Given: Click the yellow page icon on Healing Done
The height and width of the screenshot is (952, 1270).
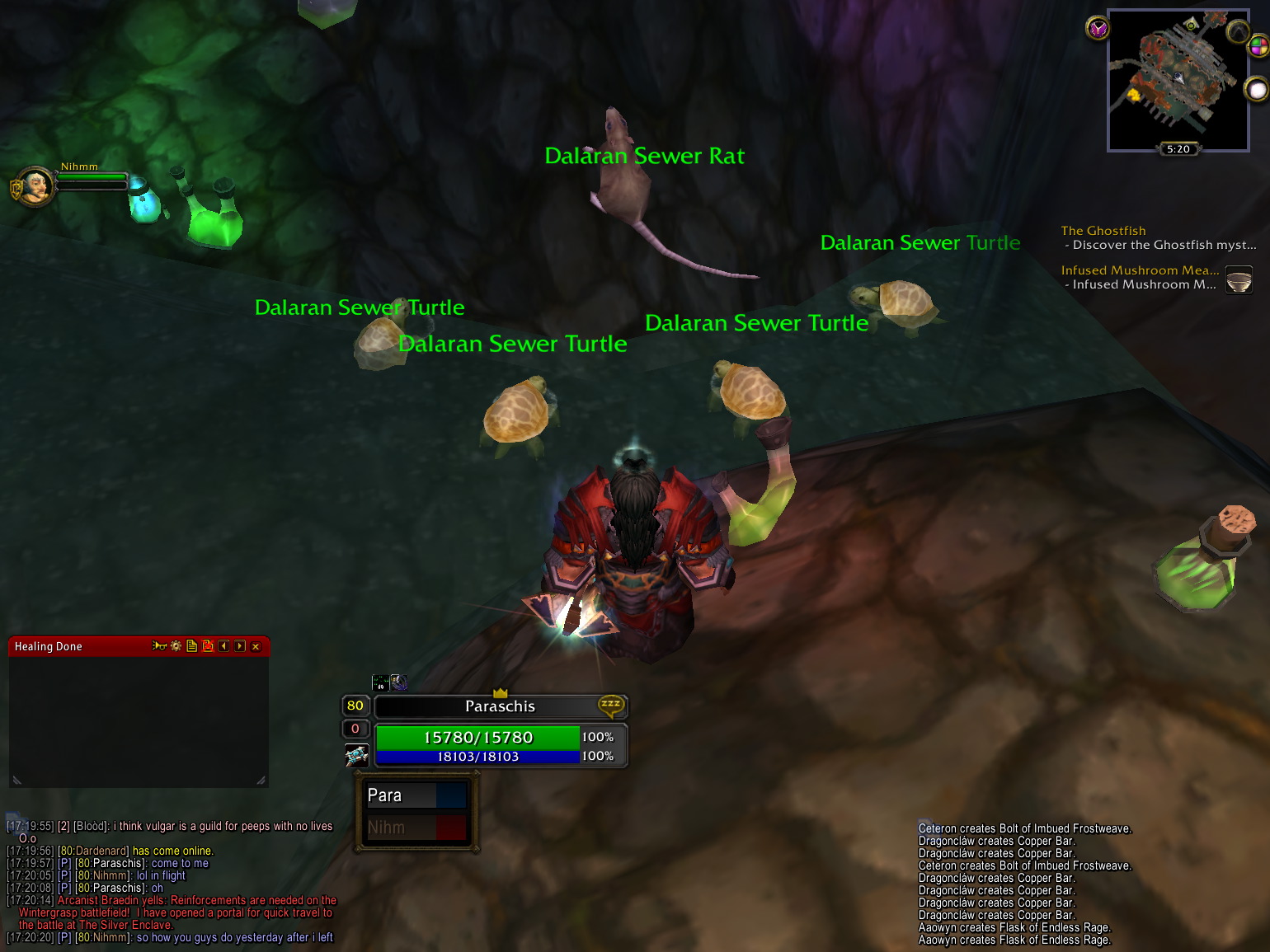Looking at the screenshot, I should pyautogui.click(x=191, y=646).
